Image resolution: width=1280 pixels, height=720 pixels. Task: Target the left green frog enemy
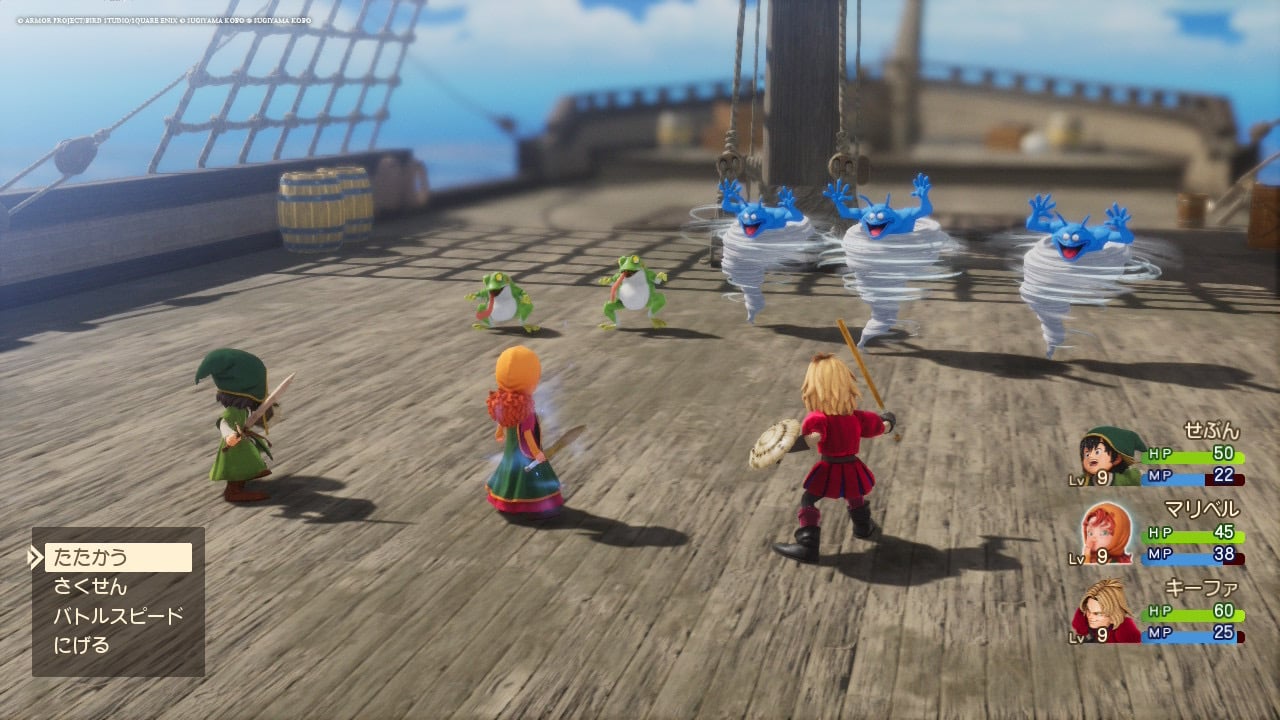coord(501,300)
